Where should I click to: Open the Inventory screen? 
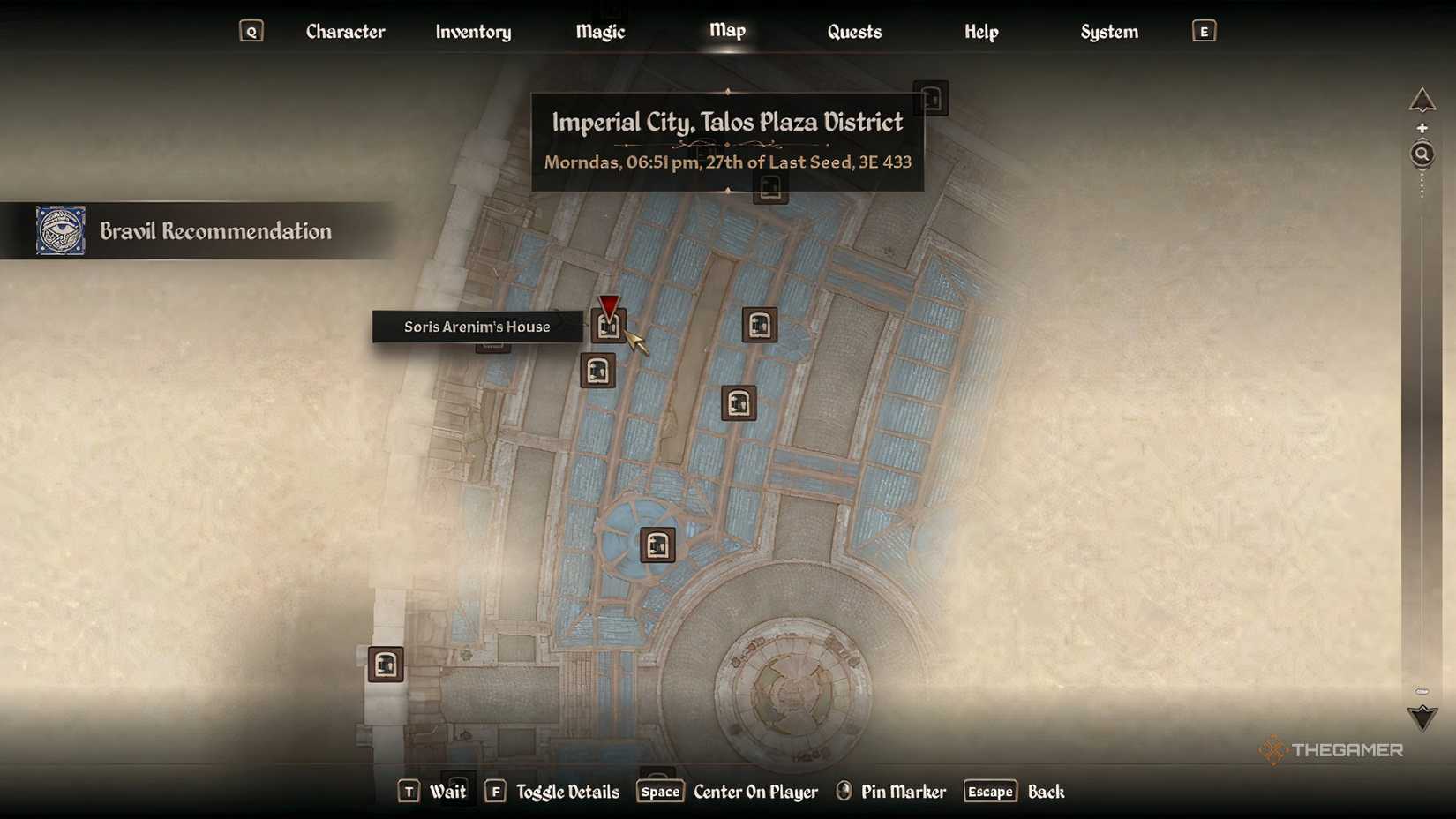(473, 32)
